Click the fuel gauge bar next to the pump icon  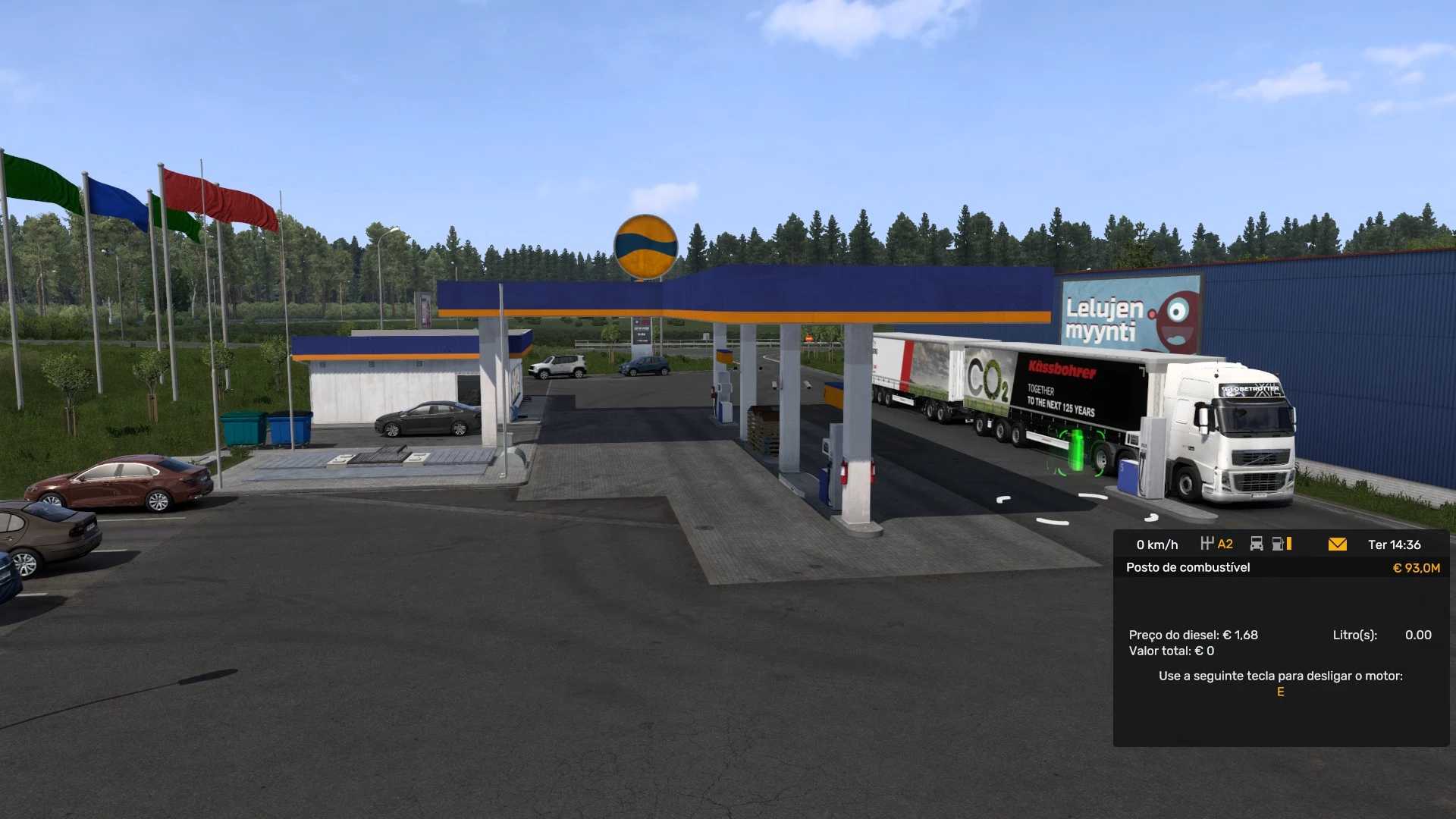[1289, 544]
